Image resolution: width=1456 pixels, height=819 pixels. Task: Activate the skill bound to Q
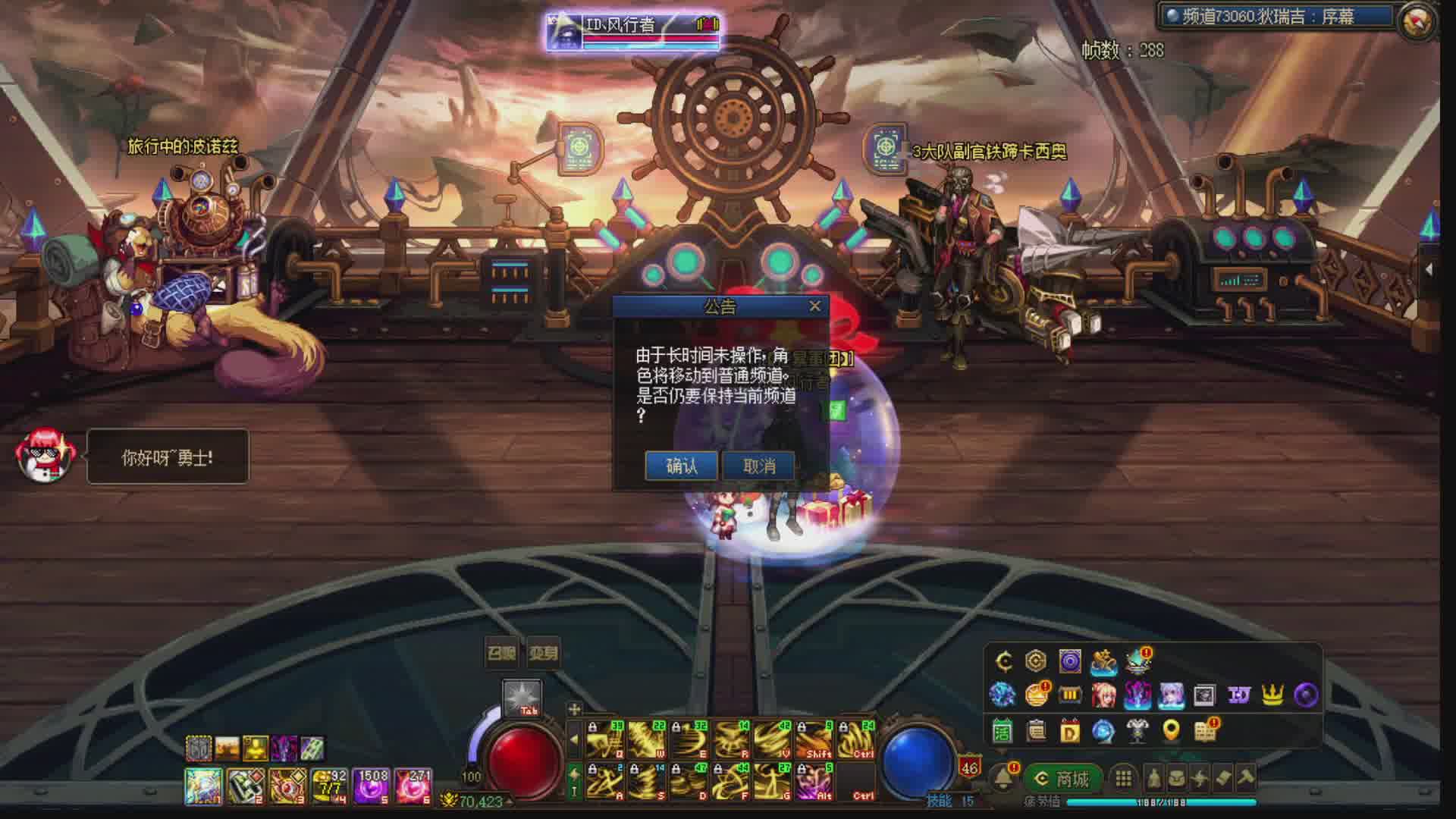coord(604,739)
